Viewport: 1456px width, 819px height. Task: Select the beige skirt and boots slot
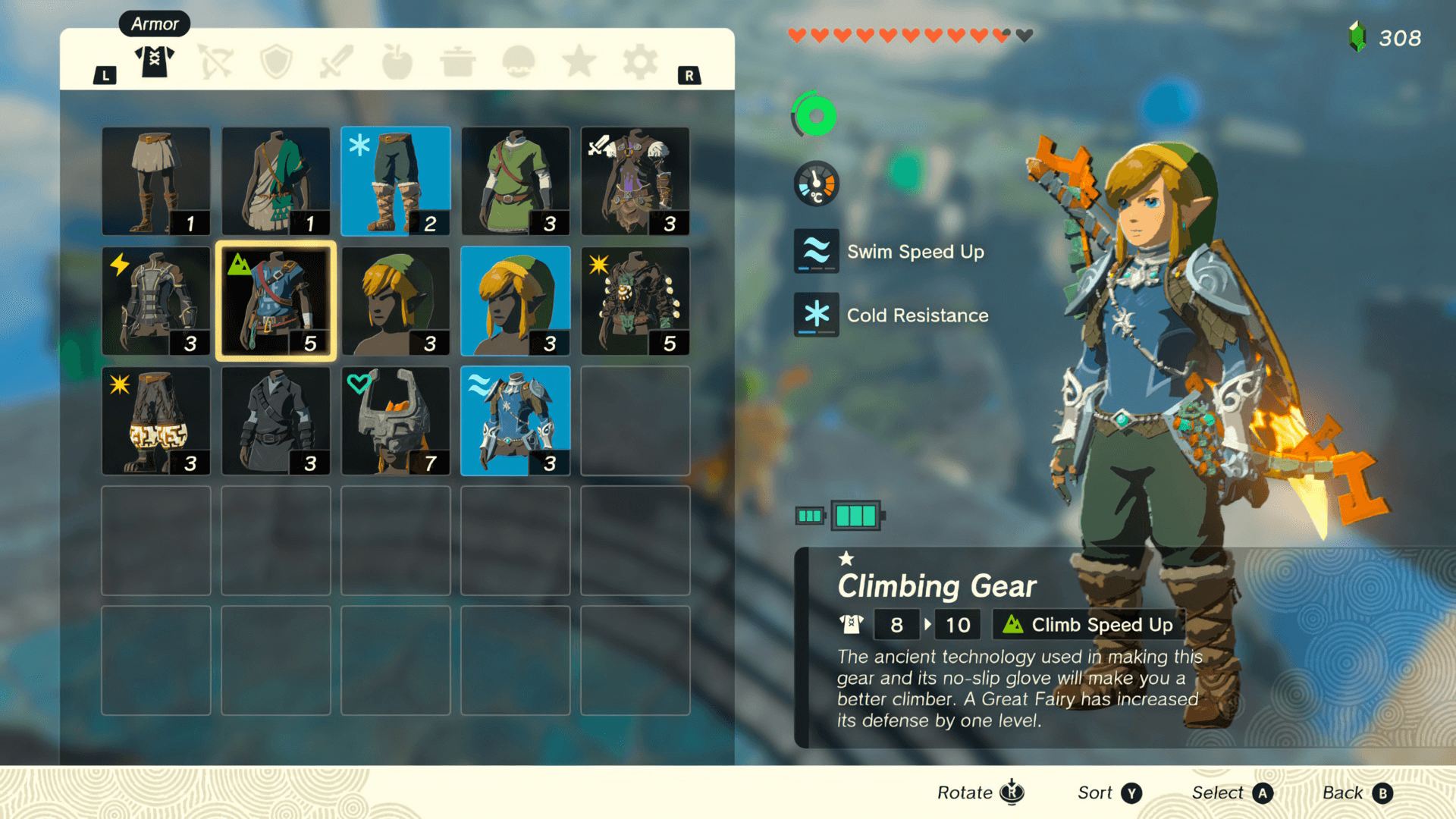click(x=156, y=181)
